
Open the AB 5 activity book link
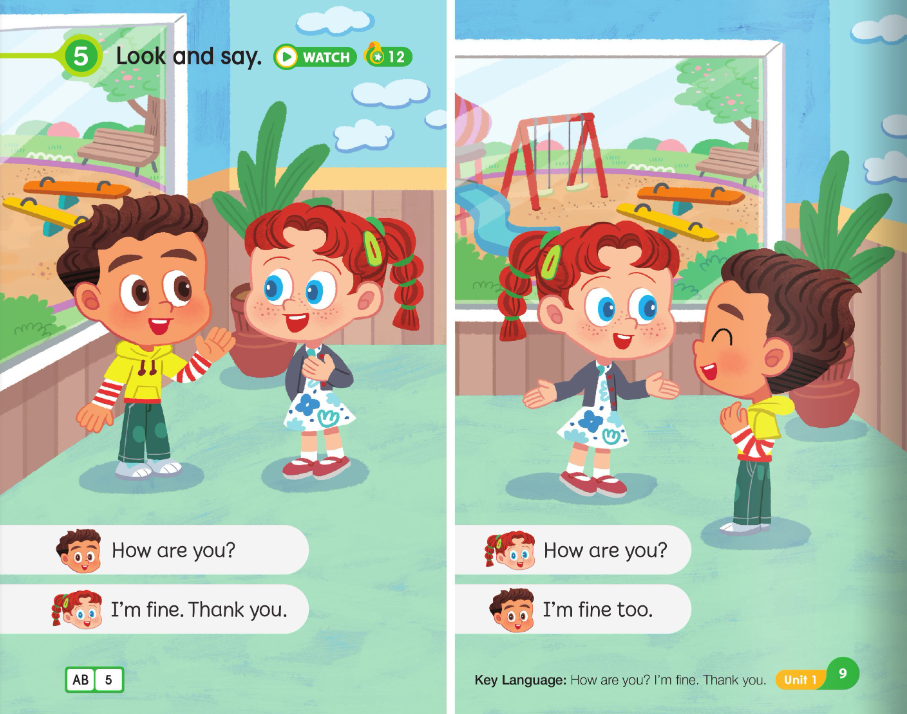point(94,681)
